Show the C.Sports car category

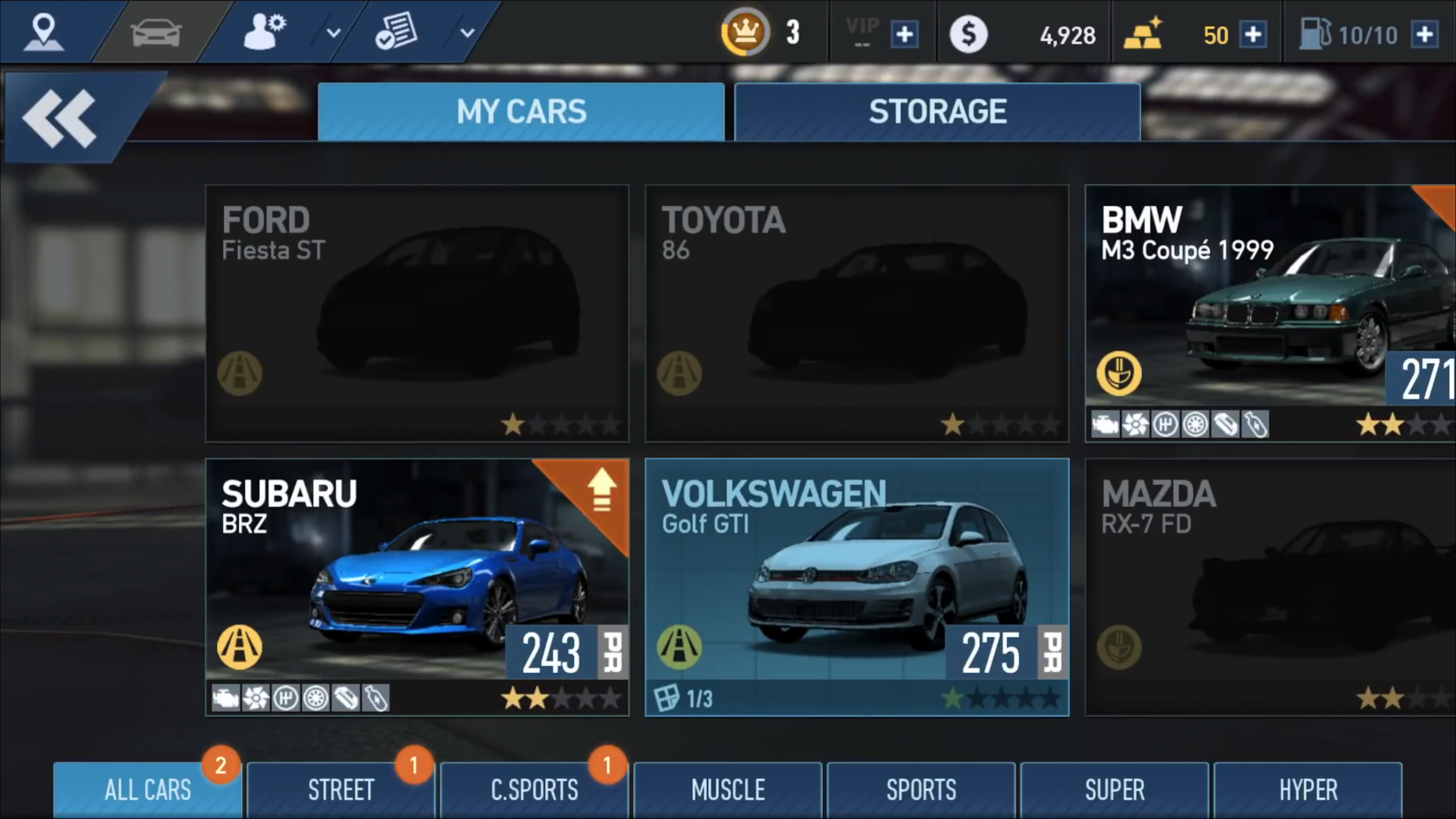[534, 789]
